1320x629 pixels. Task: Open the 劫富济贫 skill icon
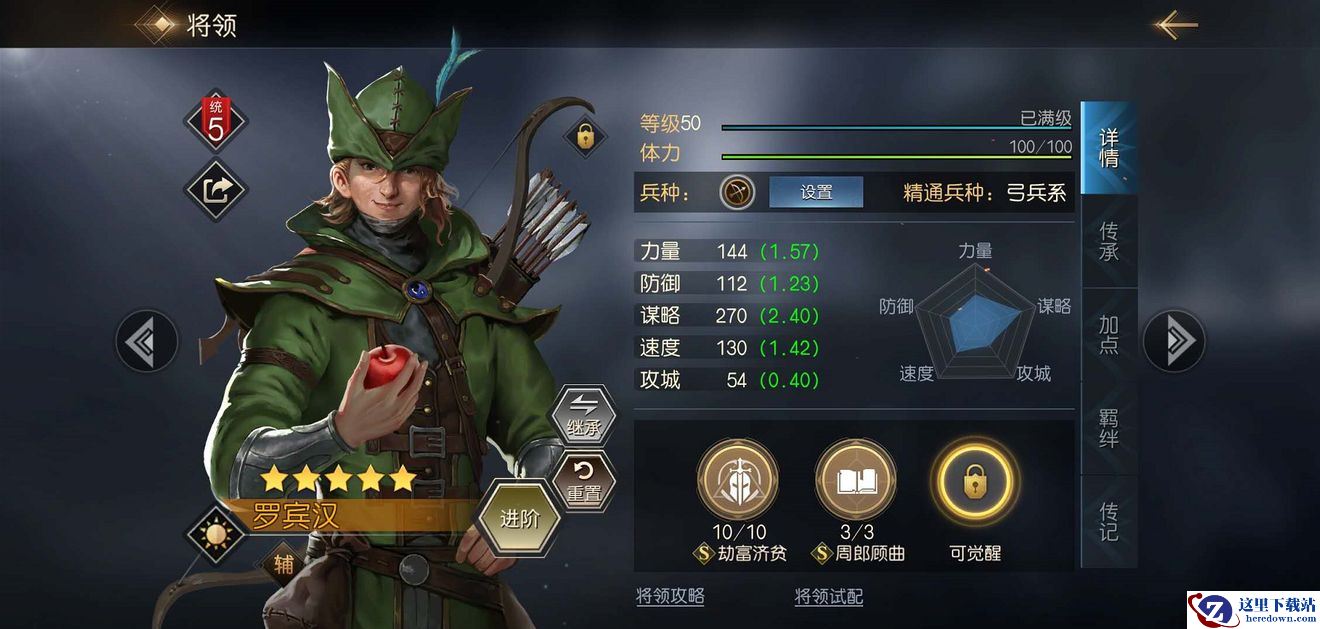coord(737,481)
